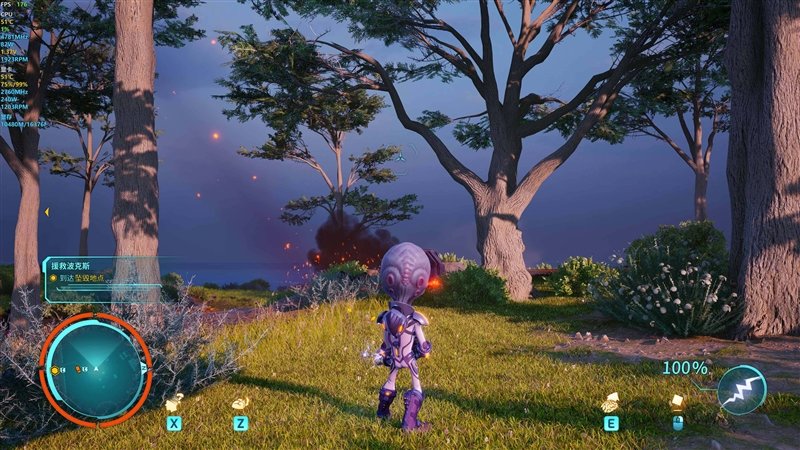Image resolution: width=800 pixels, height=450 pixels.
Task: Select the ability icon above the X key
Action: point(174,402)
